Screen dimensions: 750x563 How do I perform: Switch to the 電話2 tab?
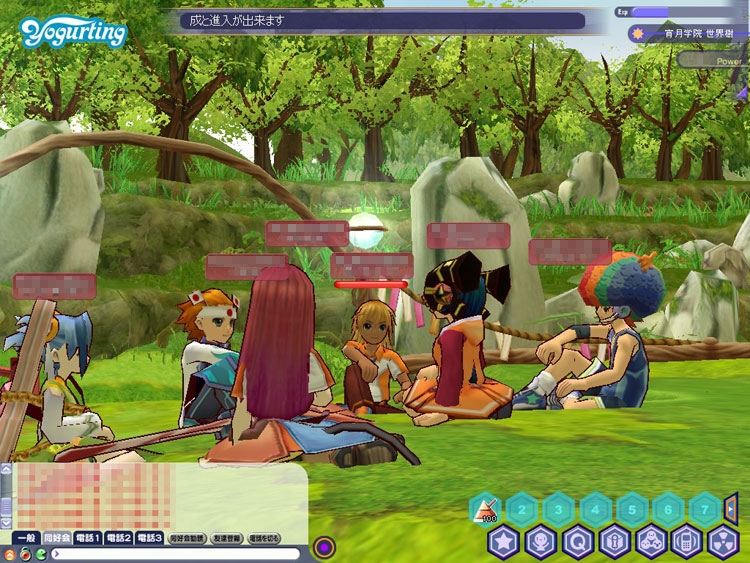click(x=119, y=538)
